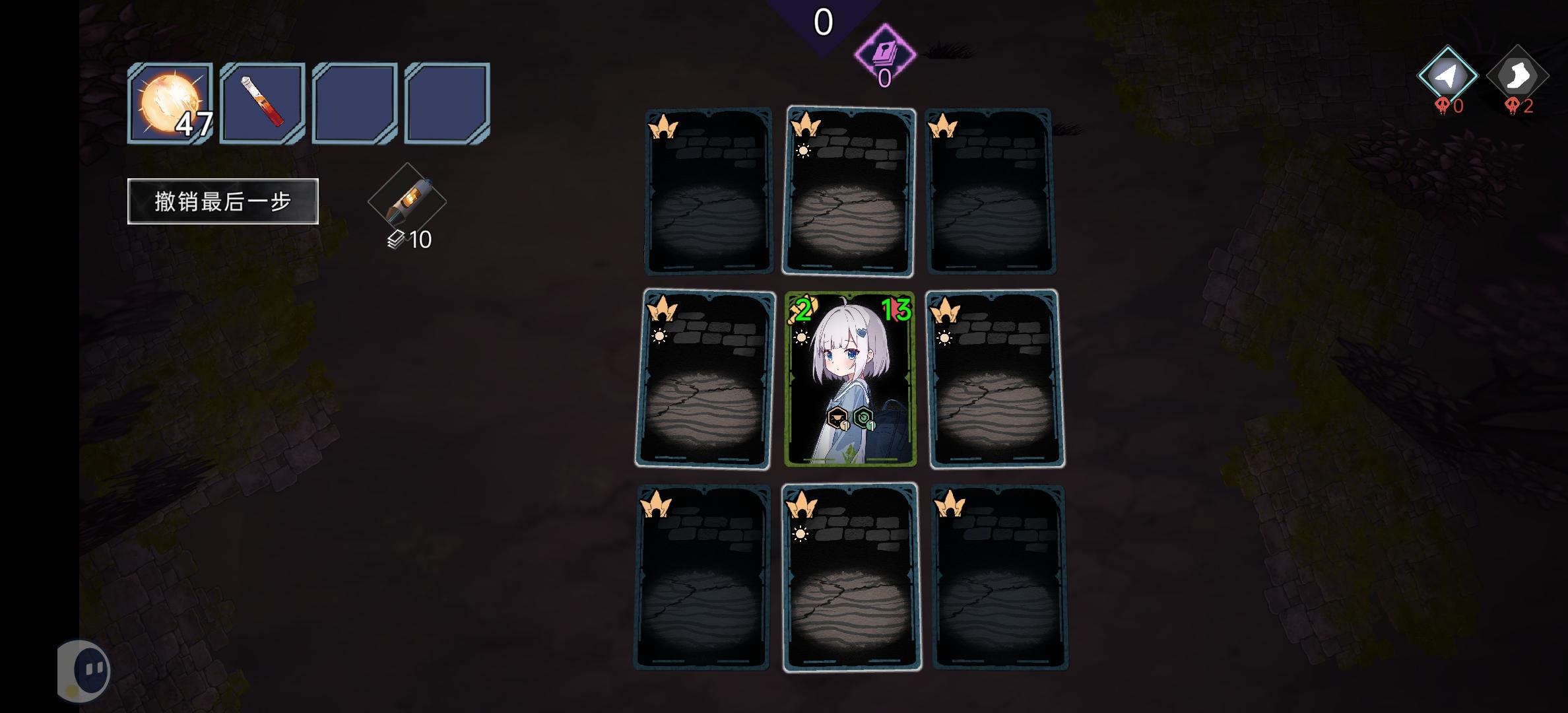Select the blood vial in the second inventory slot

261,102
